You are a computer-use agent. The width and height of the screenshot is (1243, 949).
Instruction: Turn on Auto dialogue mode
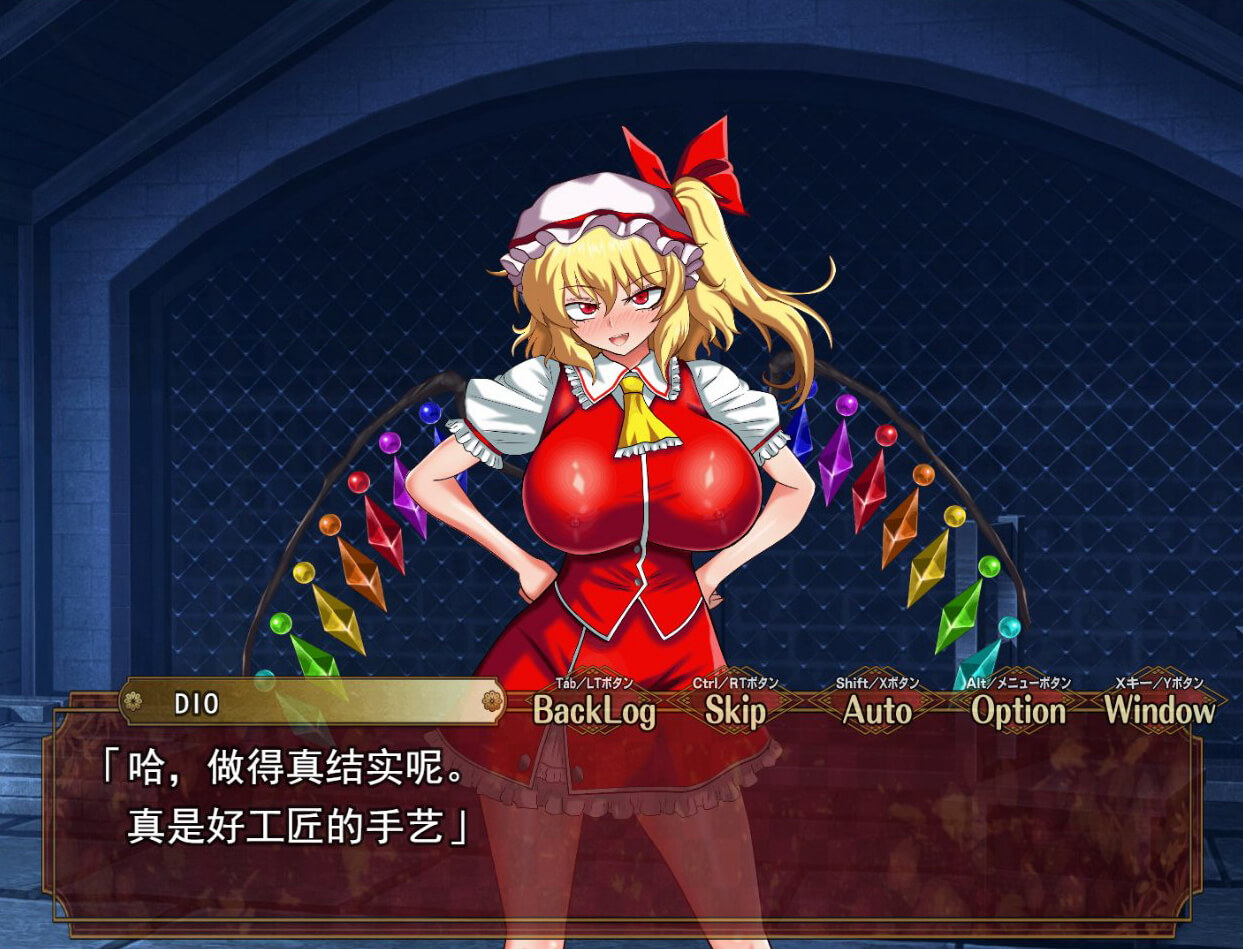tap(877, 710)
